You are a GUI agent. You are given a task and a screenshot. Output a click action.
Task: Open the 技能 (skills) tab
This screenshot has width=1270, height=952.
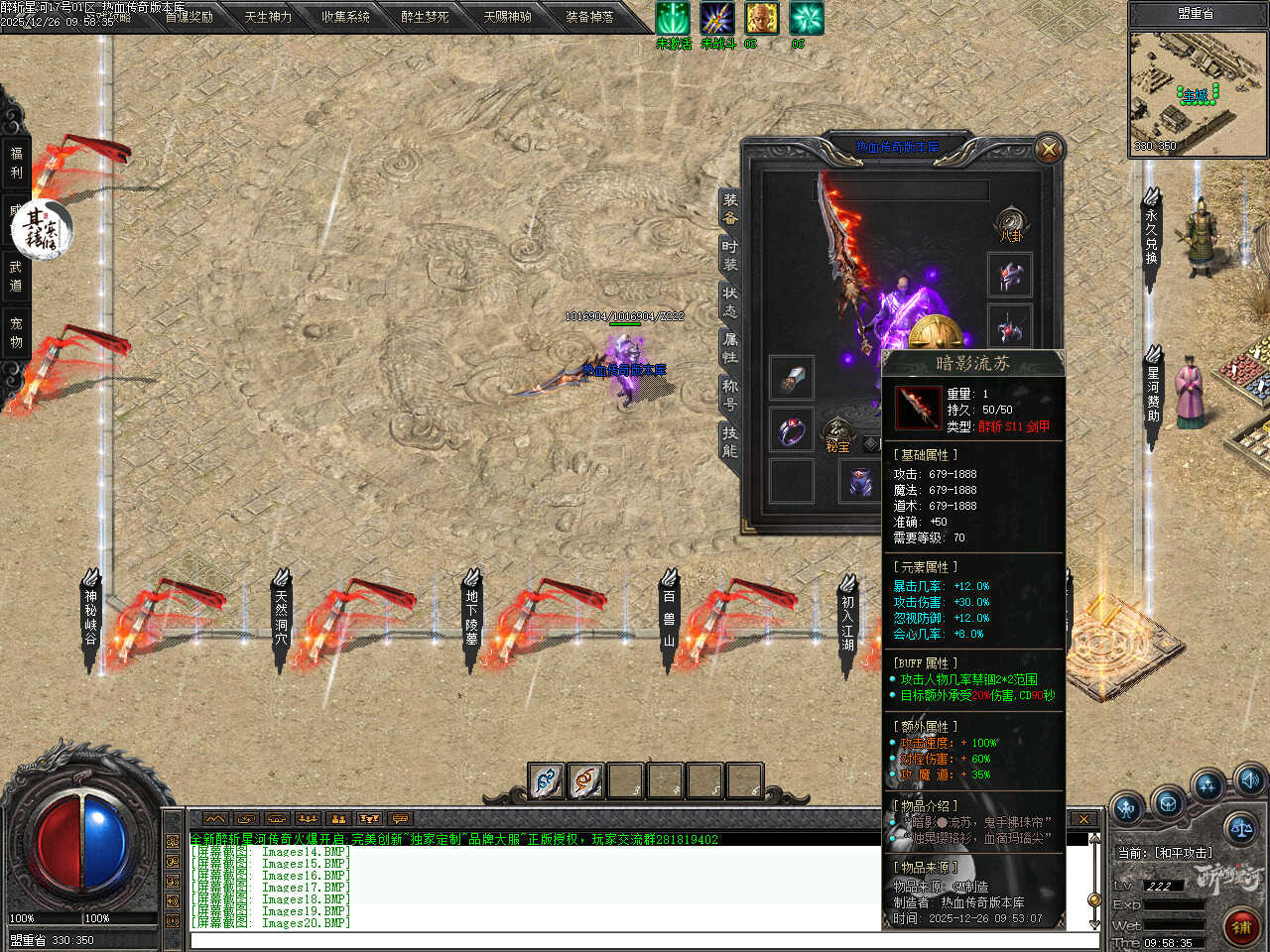730,441
